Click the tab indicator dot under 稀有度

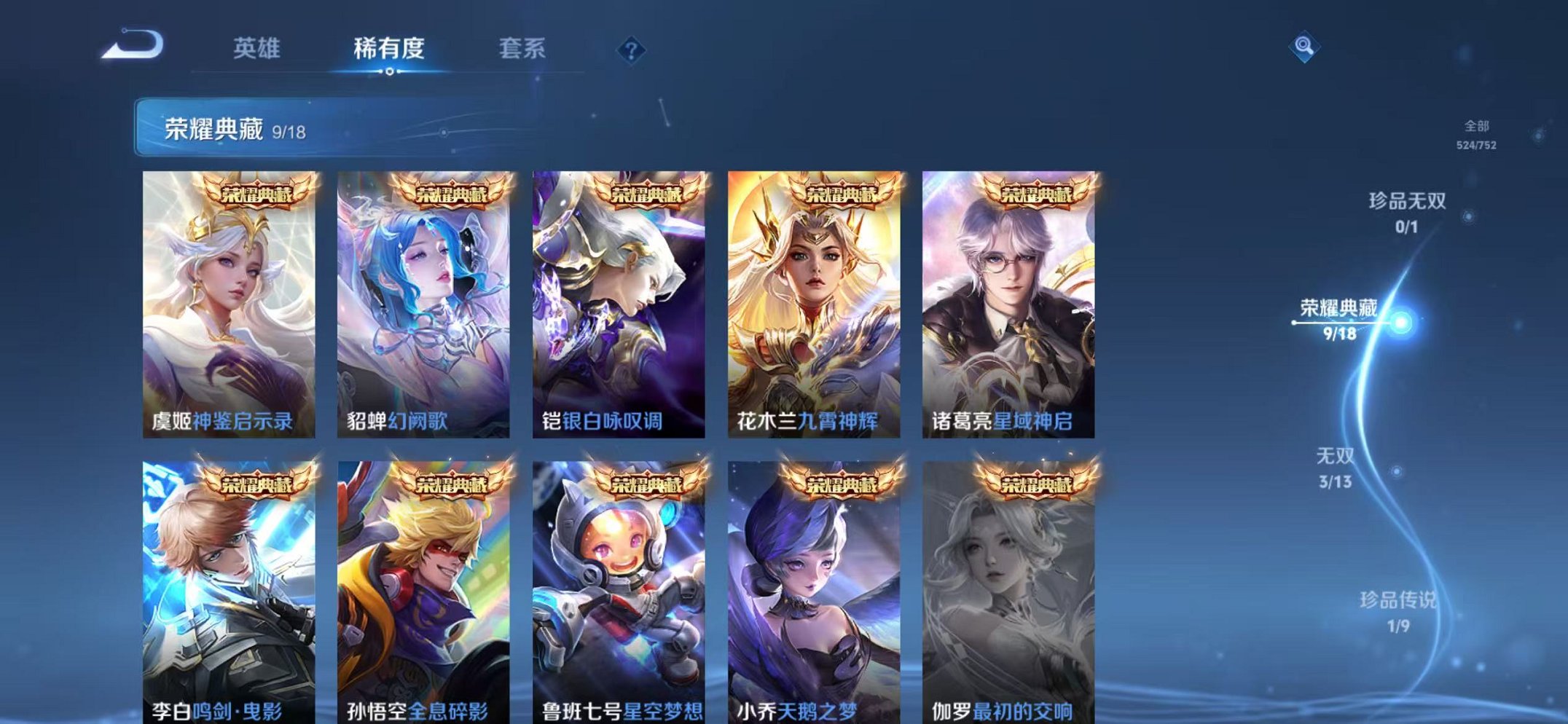coord(391,71)
